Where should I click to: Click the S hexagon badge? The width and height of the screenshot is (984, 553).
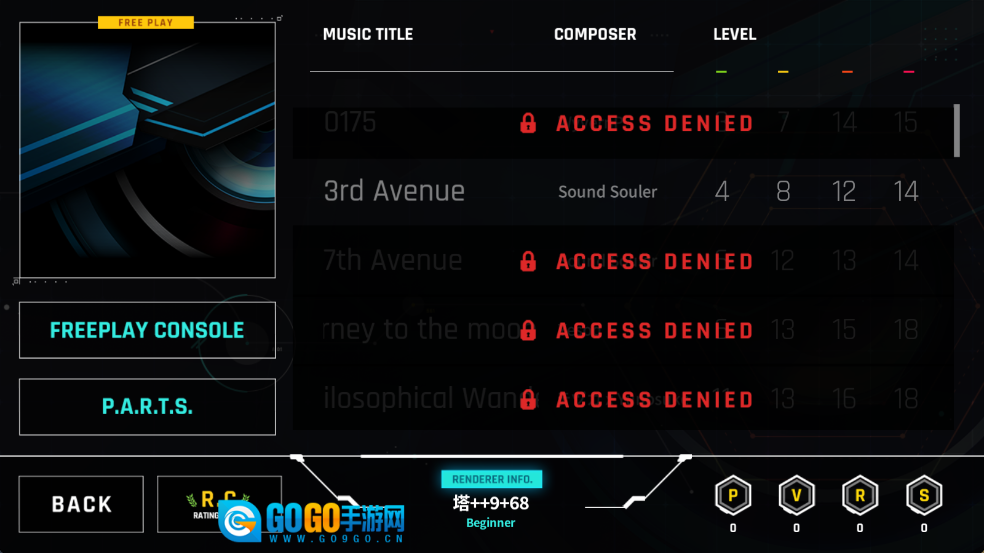pos(924,495)
